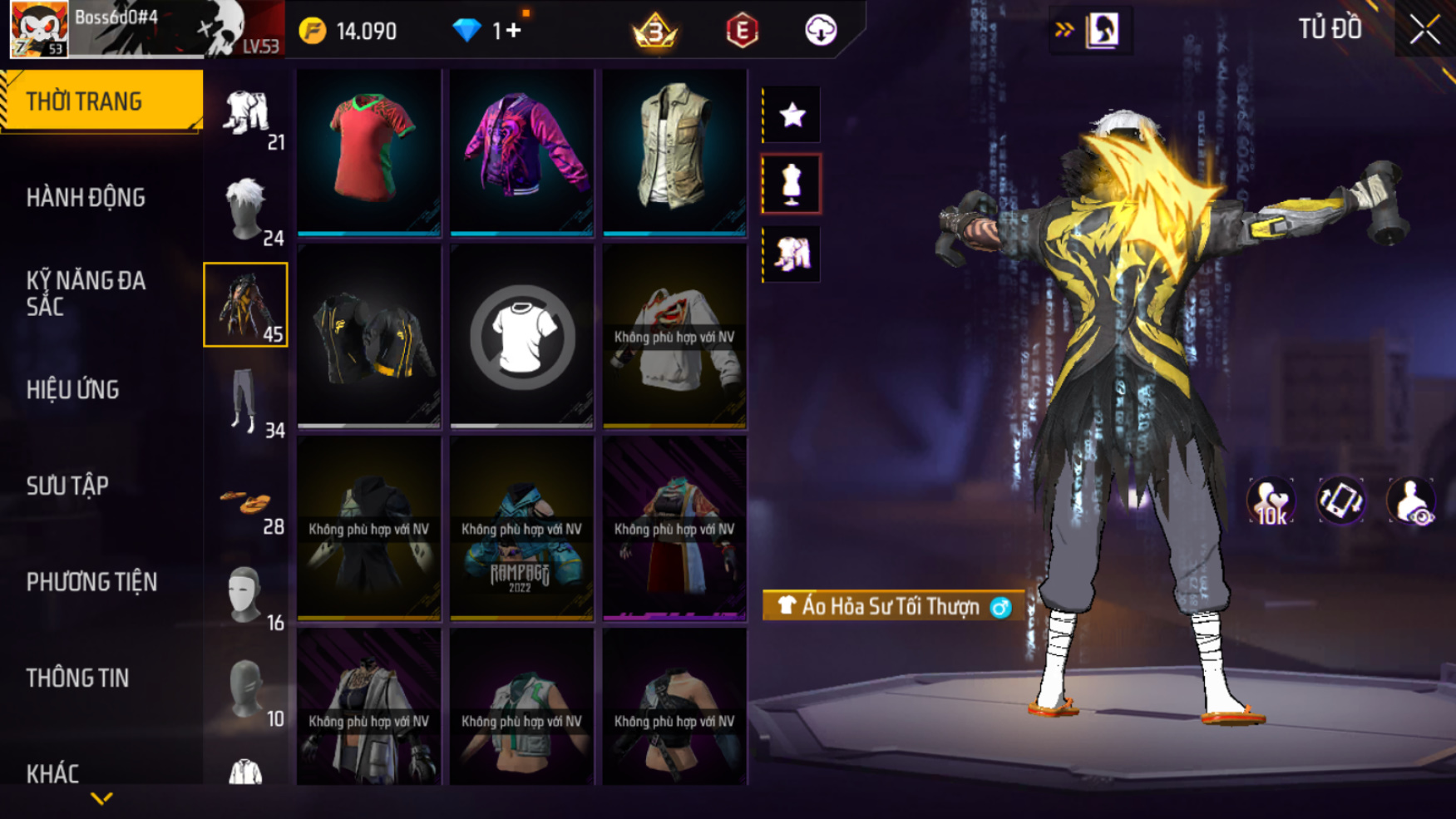Image resolution: width=1456 pixels, height=819 pixels.
Task: Open the pants clothing category
Action: (244, 401)
